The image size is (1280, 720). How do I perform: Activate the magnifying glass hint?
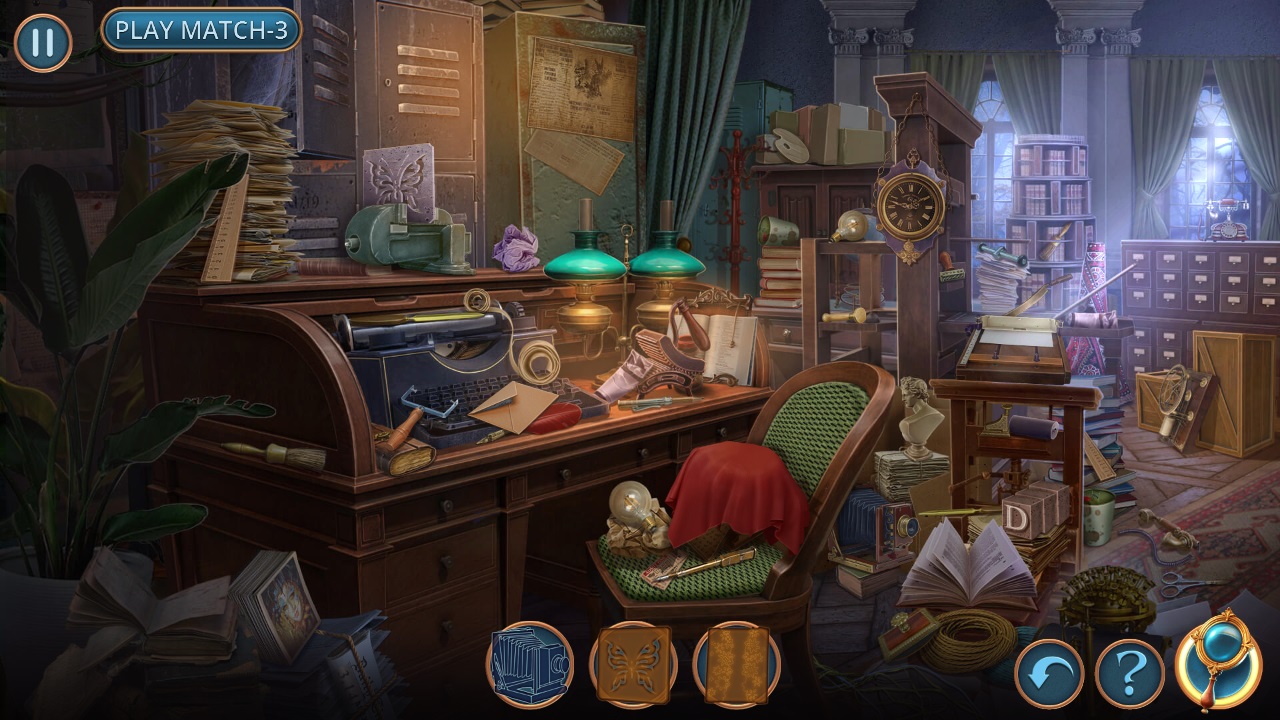point(1217,660)
